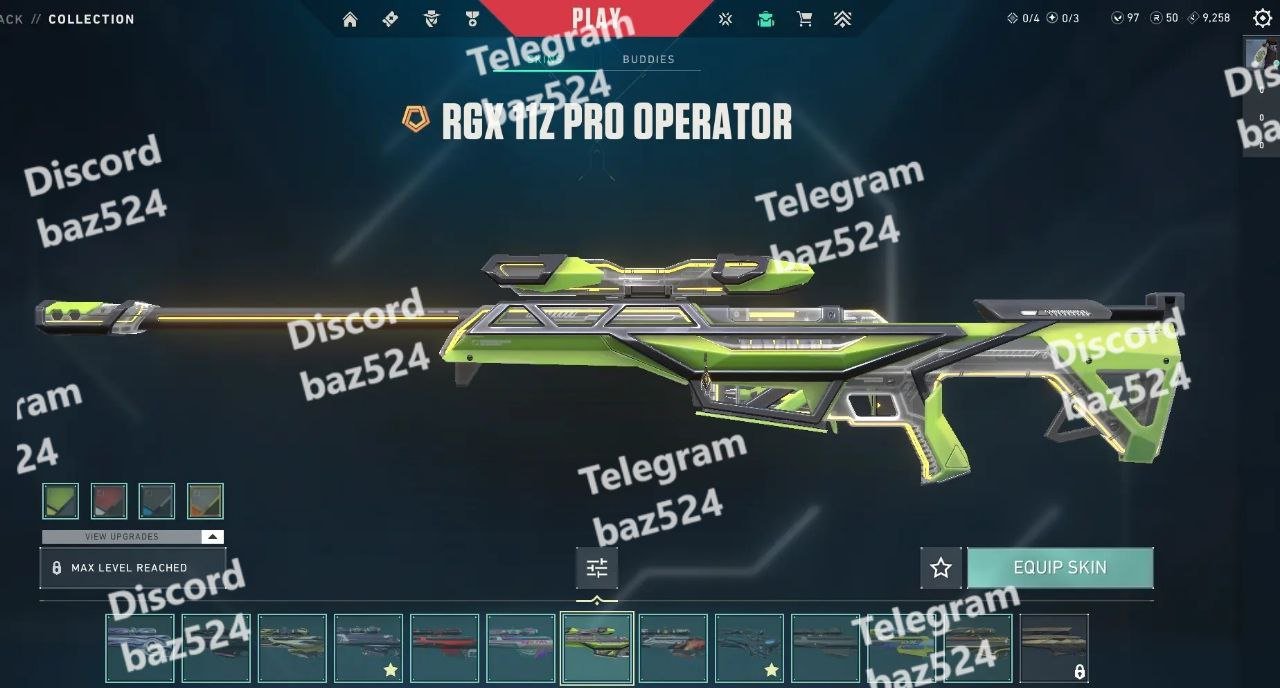Switch to the Buddies tab

click(648, 59)
